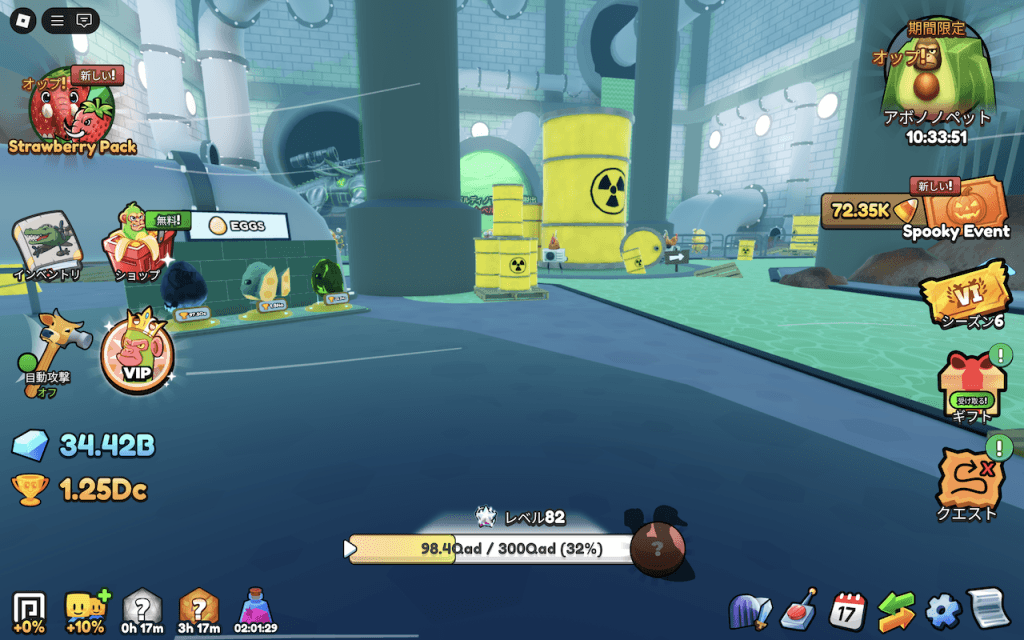Image resolution: width=1024 pixels, height=640 pixels.
Task: Click the pink potion boost timer icon
Action: pos(256,609)
